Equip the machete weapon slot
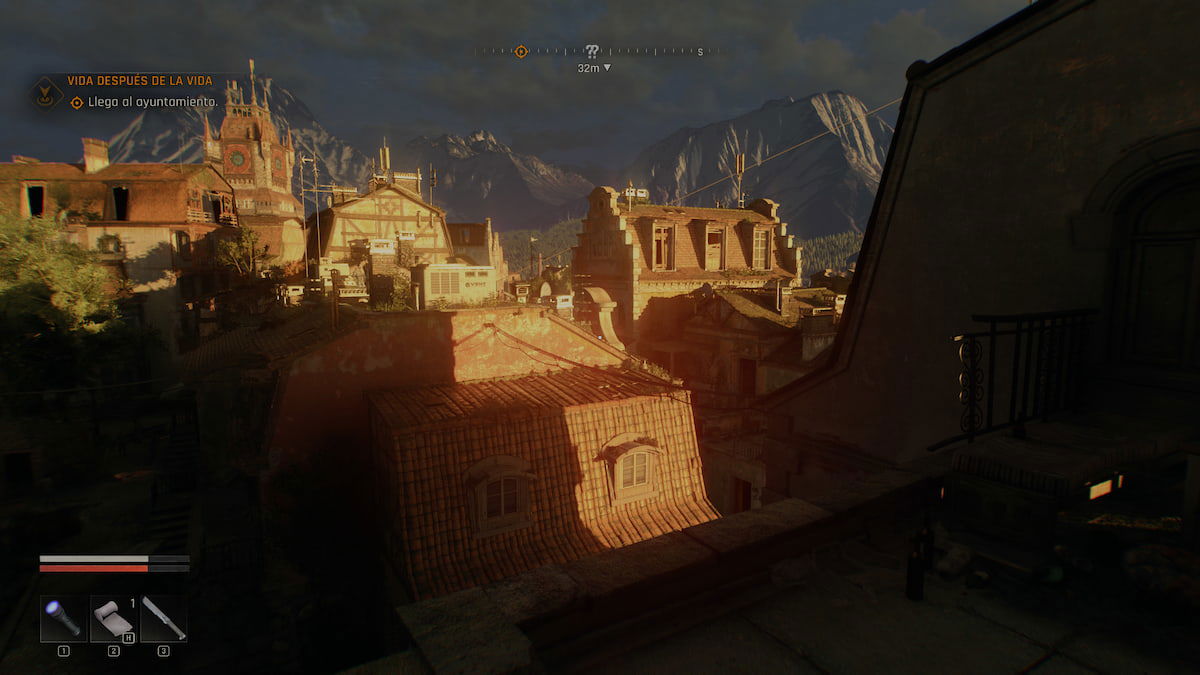Viewport: 1200px width, 675px height. (163, 618)
